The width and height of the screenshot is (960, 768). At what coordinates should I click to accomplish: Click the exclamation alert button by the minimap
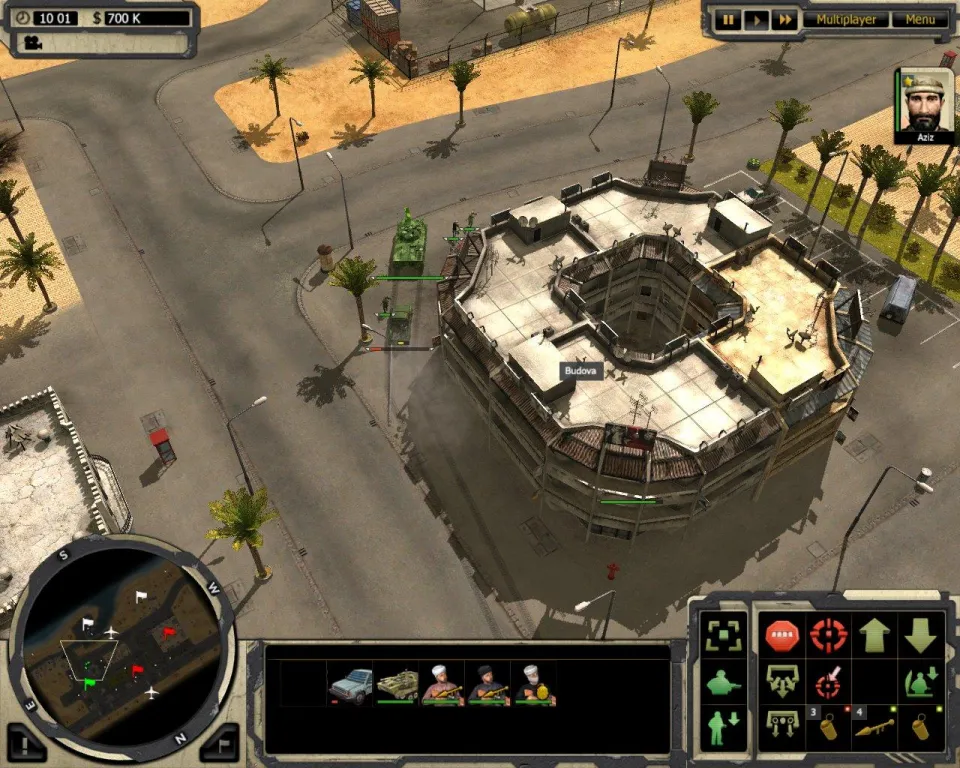(x=27, y=743)
